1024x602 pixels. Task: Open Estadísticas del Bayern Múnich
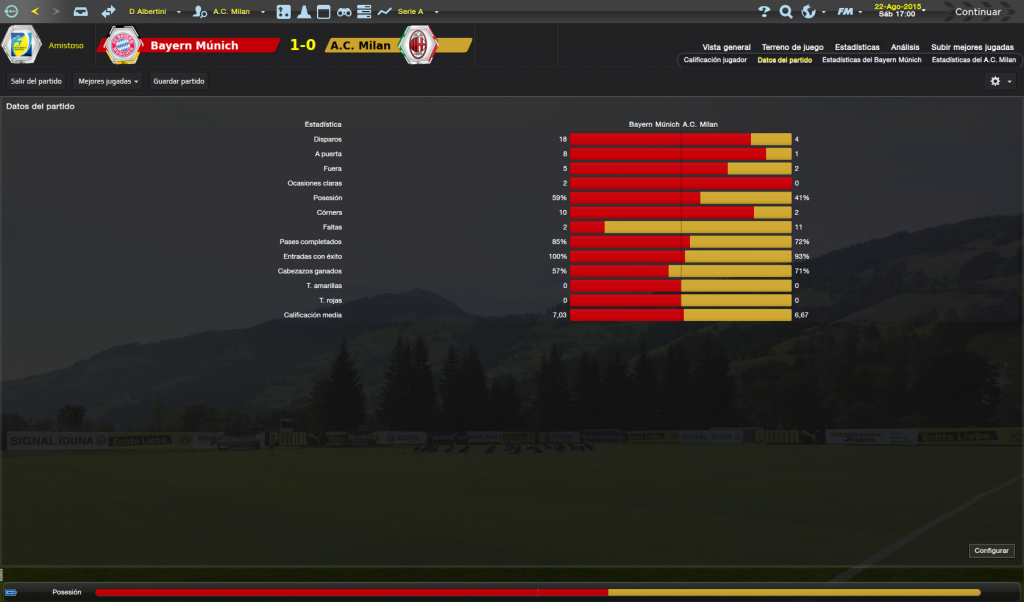point(871,60)
